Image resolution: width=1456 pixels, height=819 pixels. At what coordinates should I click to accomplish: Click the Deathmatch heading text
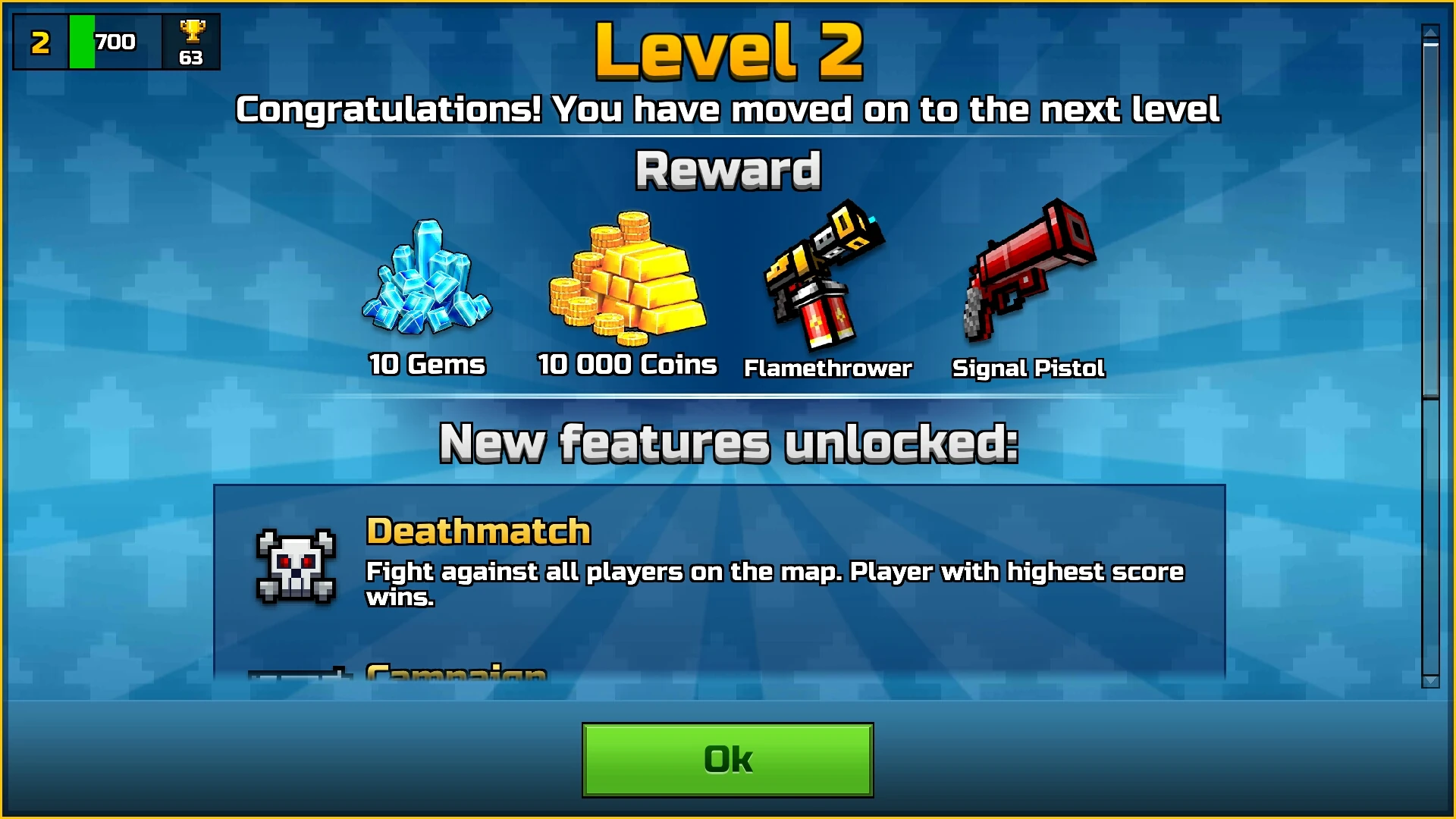point(478,531)
